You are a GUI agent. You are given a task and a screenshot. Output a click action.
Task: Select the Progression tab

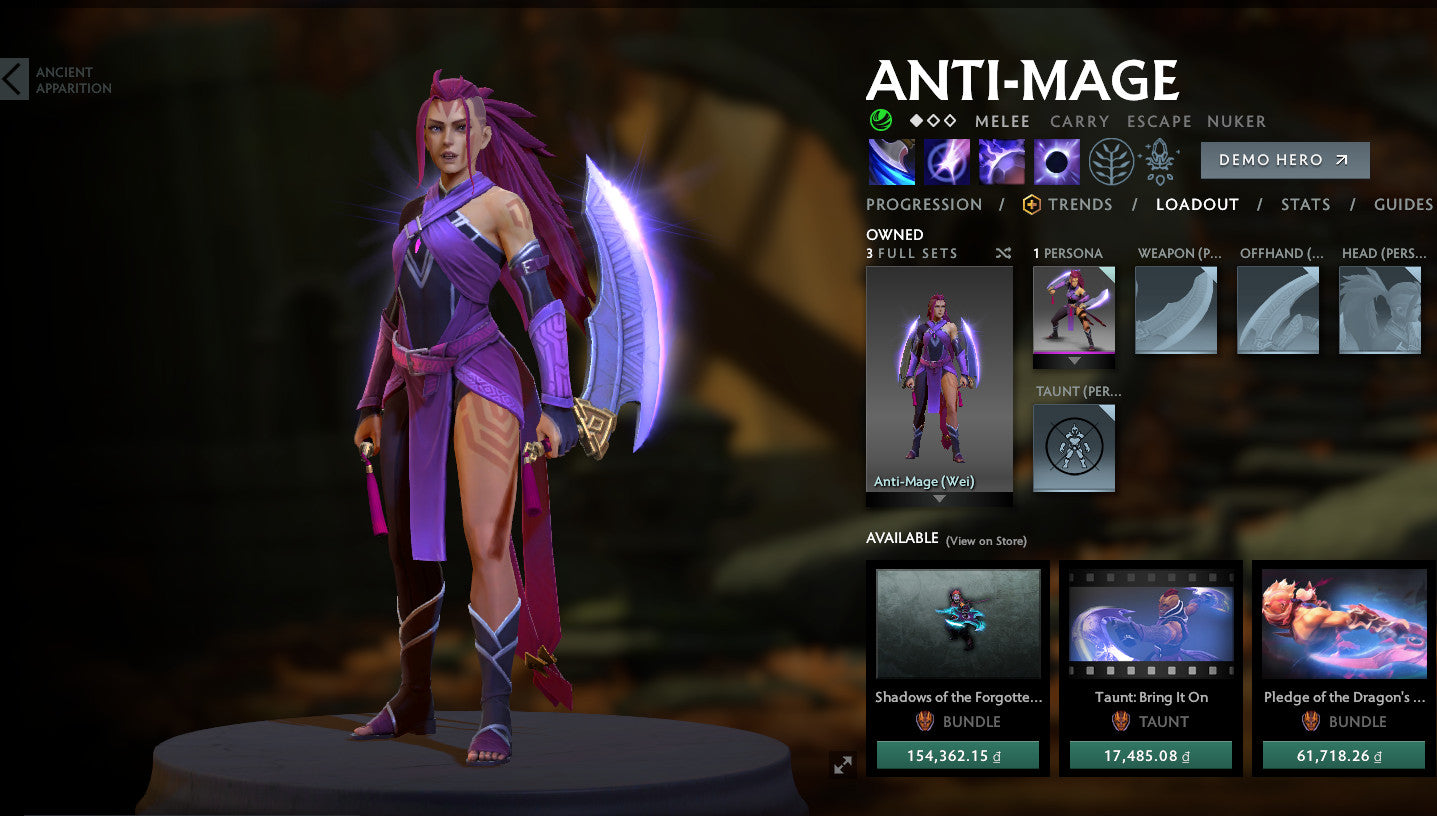923,204
